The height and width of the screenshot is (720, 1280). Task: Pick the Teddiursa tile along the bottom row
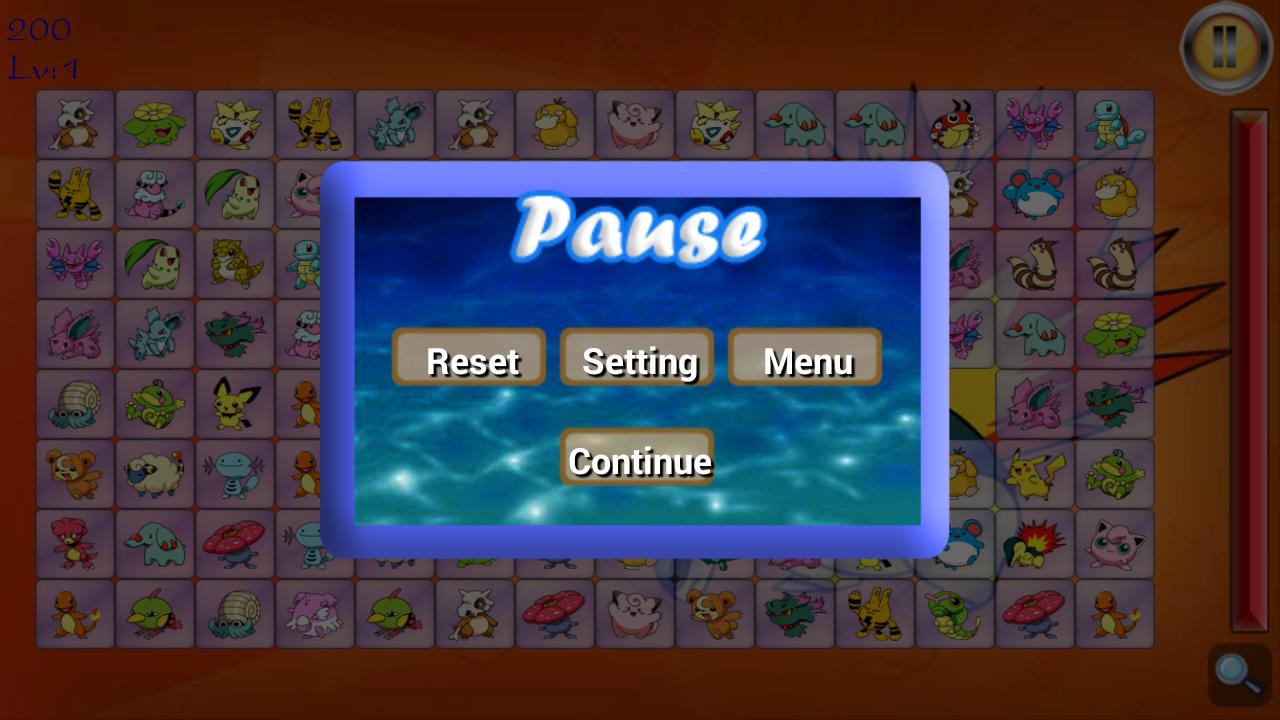pos(715,613)
